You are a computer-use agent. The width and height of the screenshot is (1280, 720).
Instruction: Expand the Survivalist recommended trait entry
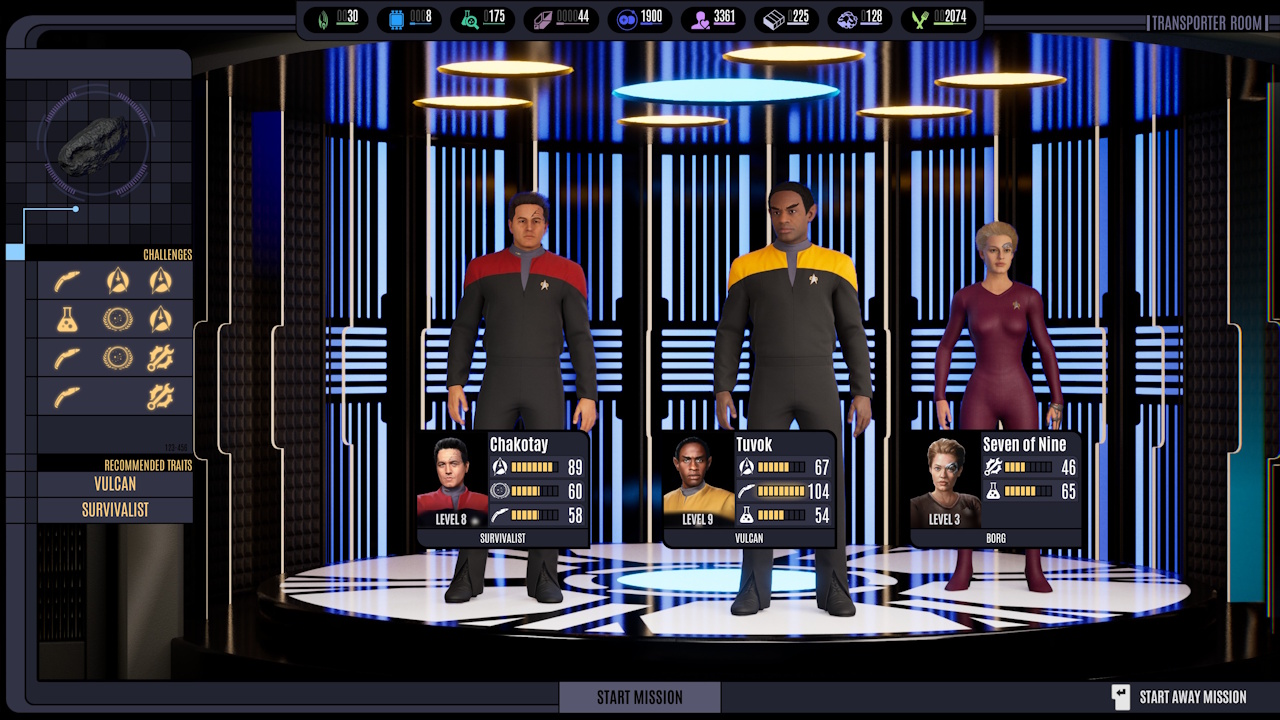(x=113, y=509)
